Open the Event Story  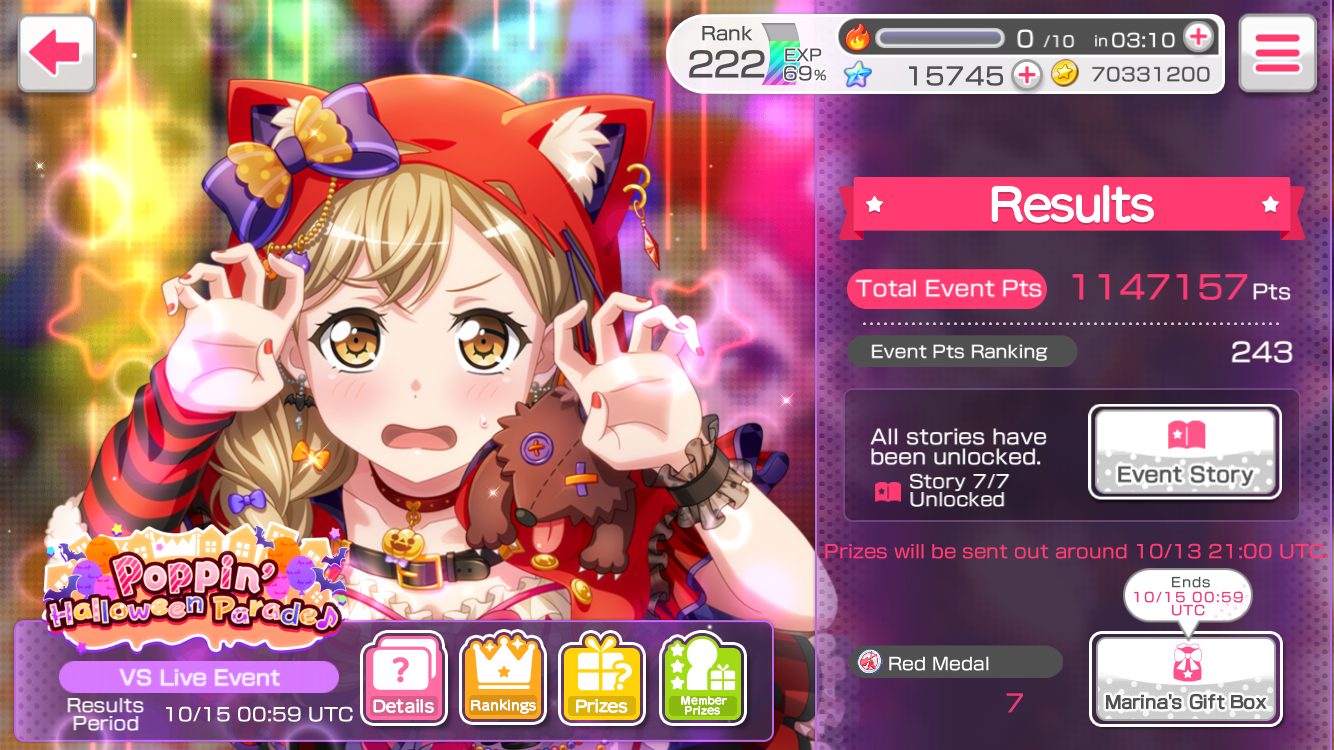pyautogui.click(x=1184, y=452)
